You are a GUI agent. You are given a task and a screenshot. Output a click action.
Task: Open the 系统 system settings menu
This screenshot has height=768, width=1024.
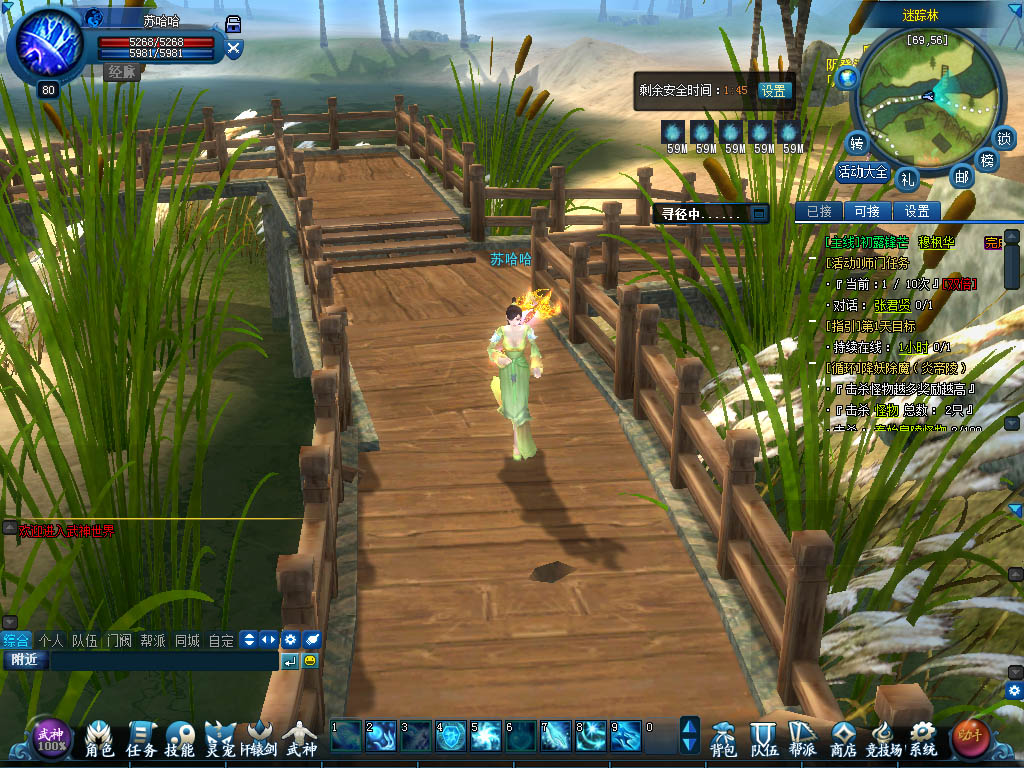click(x=922, y=738)
